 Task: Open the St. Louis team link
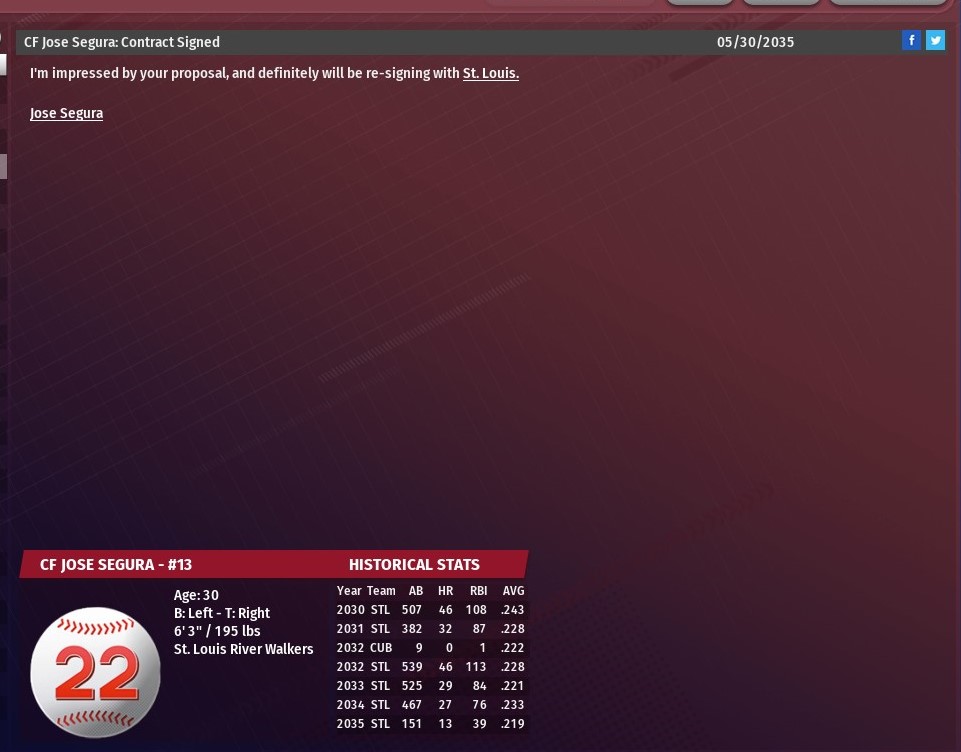point(490,74)
